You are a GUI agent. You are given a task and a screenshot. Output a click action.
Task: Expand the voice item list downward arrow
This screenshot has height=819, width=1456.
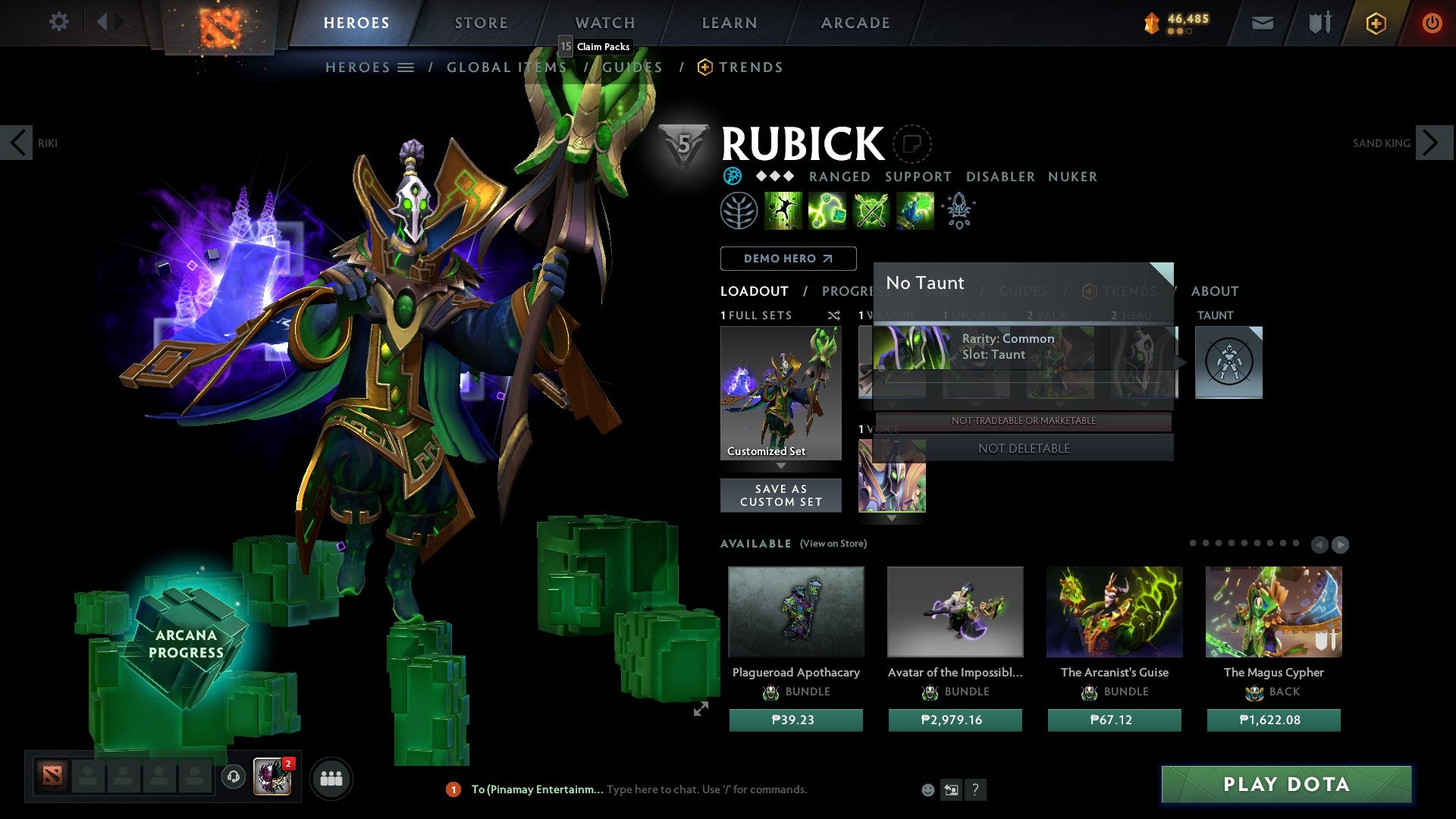pyautogui.click(x=892, y=519)
